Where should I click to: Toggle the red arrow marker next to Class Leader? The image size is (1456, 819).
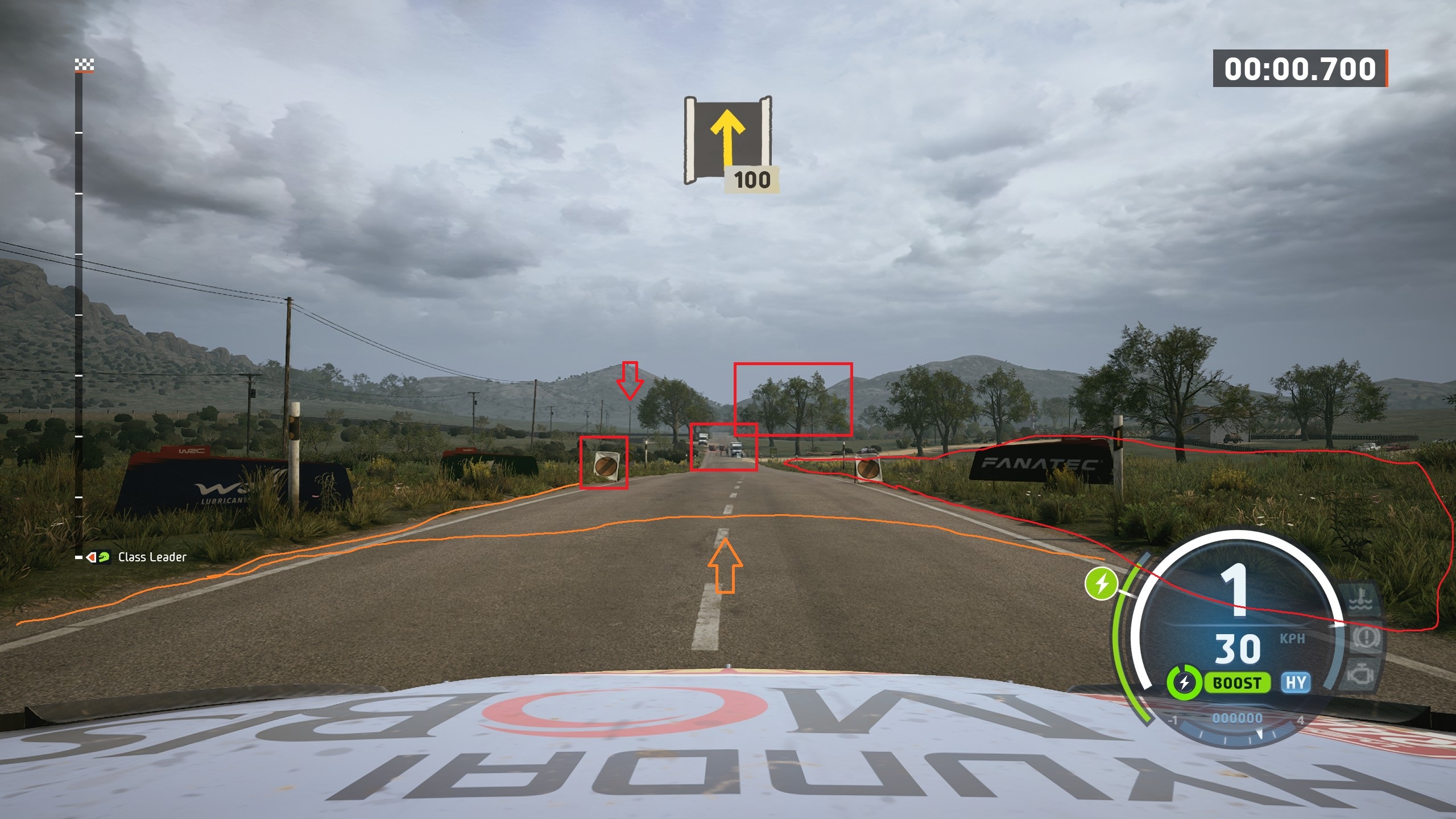[91, 559]
